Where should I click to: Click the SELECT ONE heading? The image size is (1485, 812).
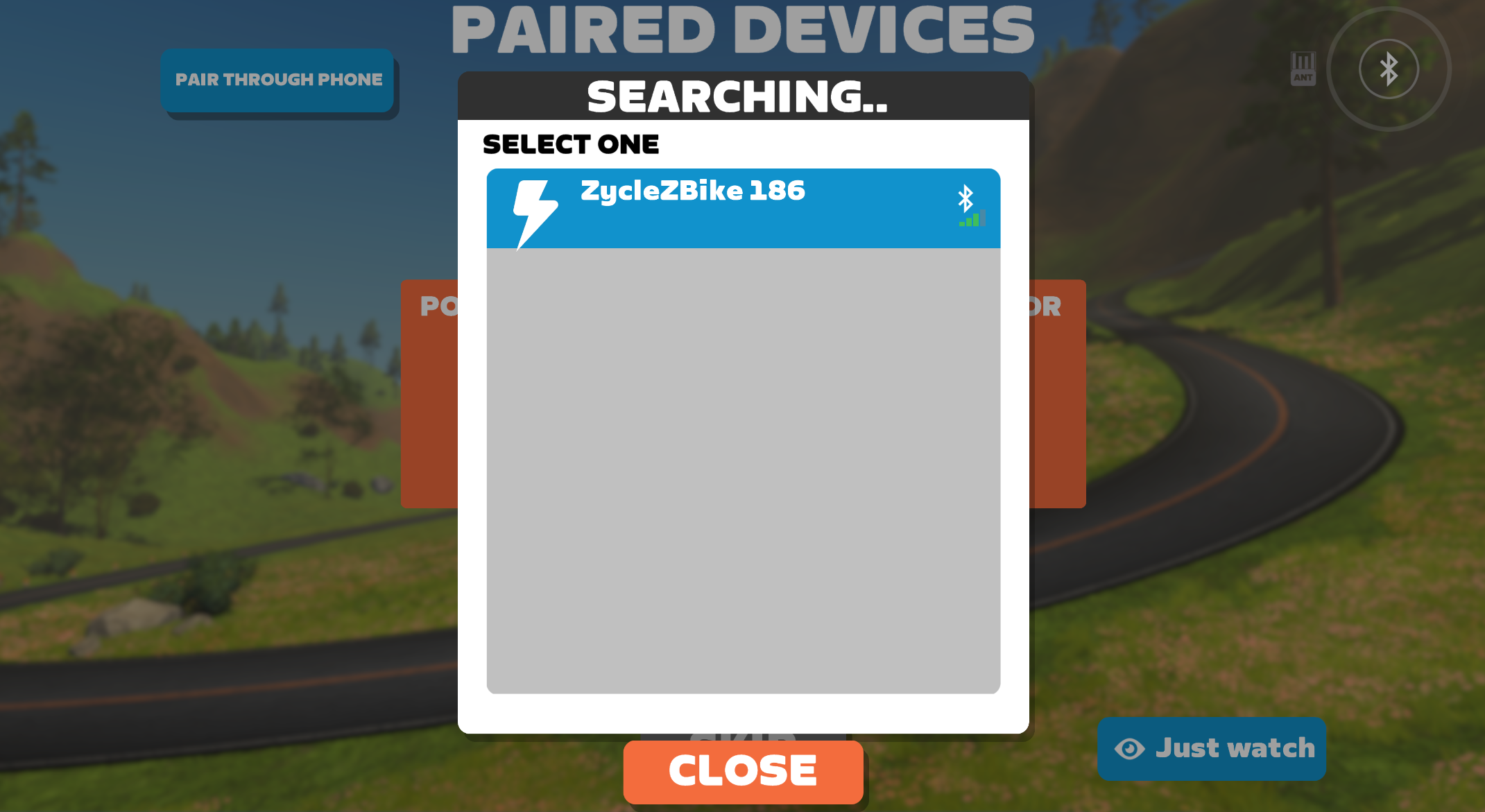(571, 144)
